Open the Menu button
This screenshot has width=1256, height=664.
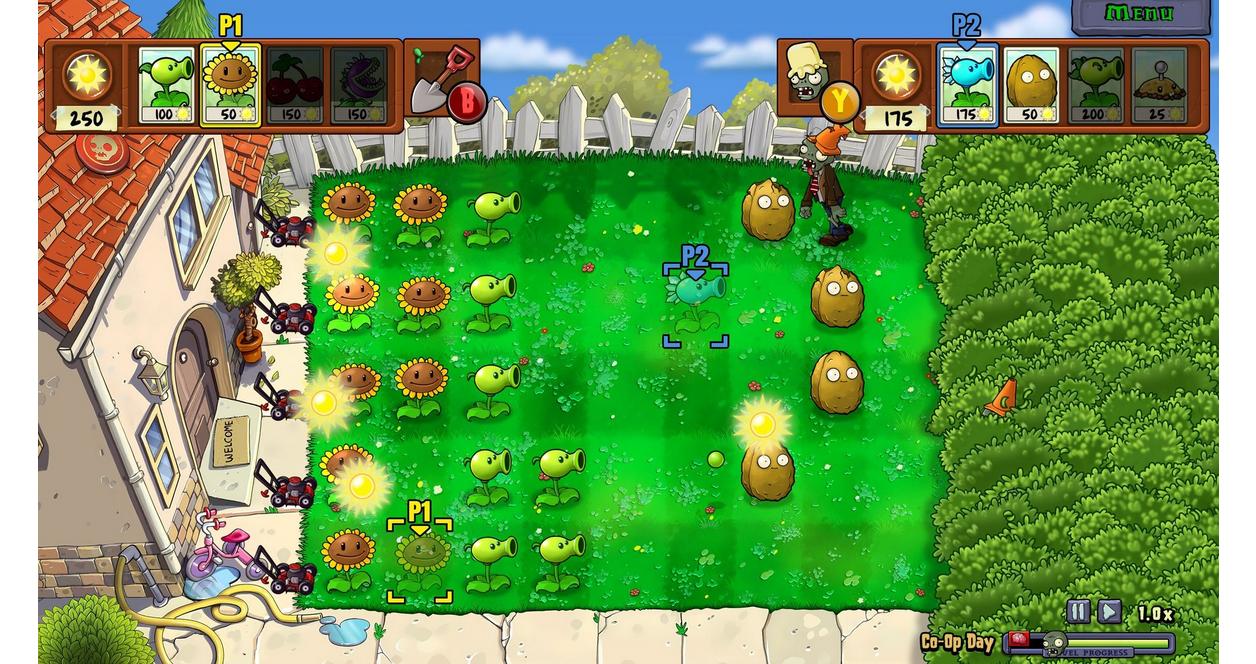pos(1140,14)
